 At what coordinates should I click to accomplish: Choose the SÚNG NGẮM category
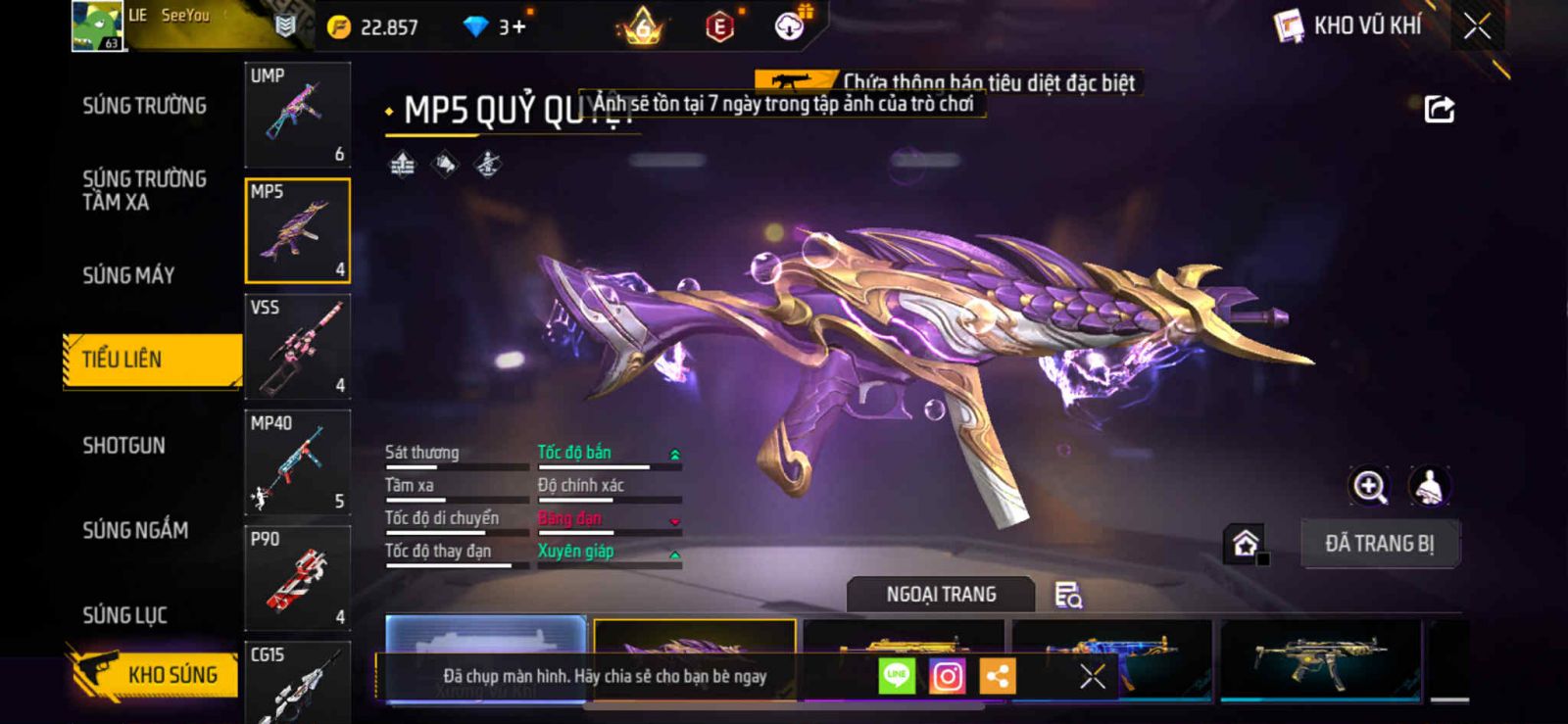[135, 530]
